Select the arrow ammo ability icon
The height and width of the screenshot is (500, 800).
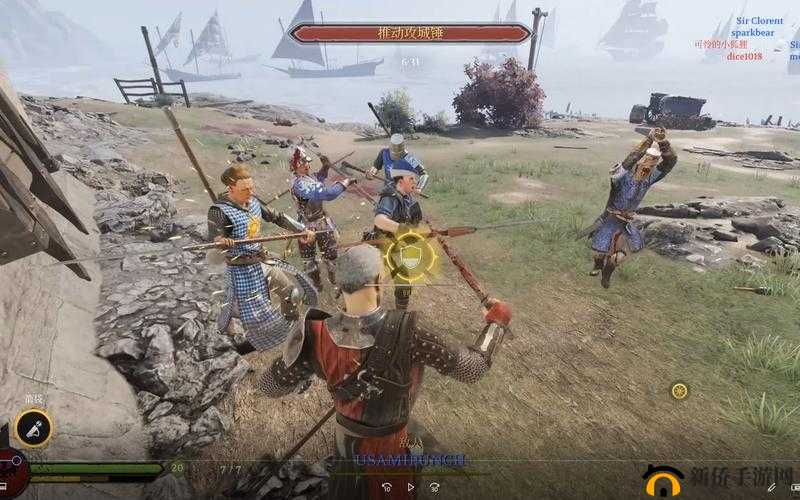coord(34,428)
